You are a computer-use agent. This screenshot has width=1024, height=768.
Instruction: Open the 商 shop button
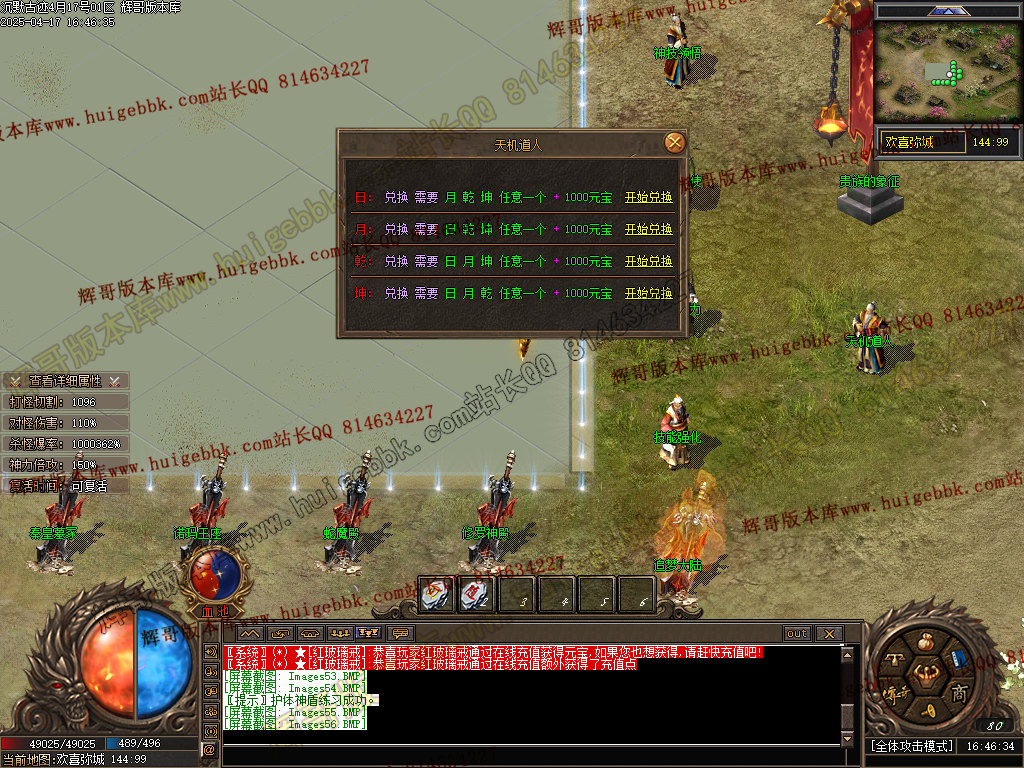(958, 693)
